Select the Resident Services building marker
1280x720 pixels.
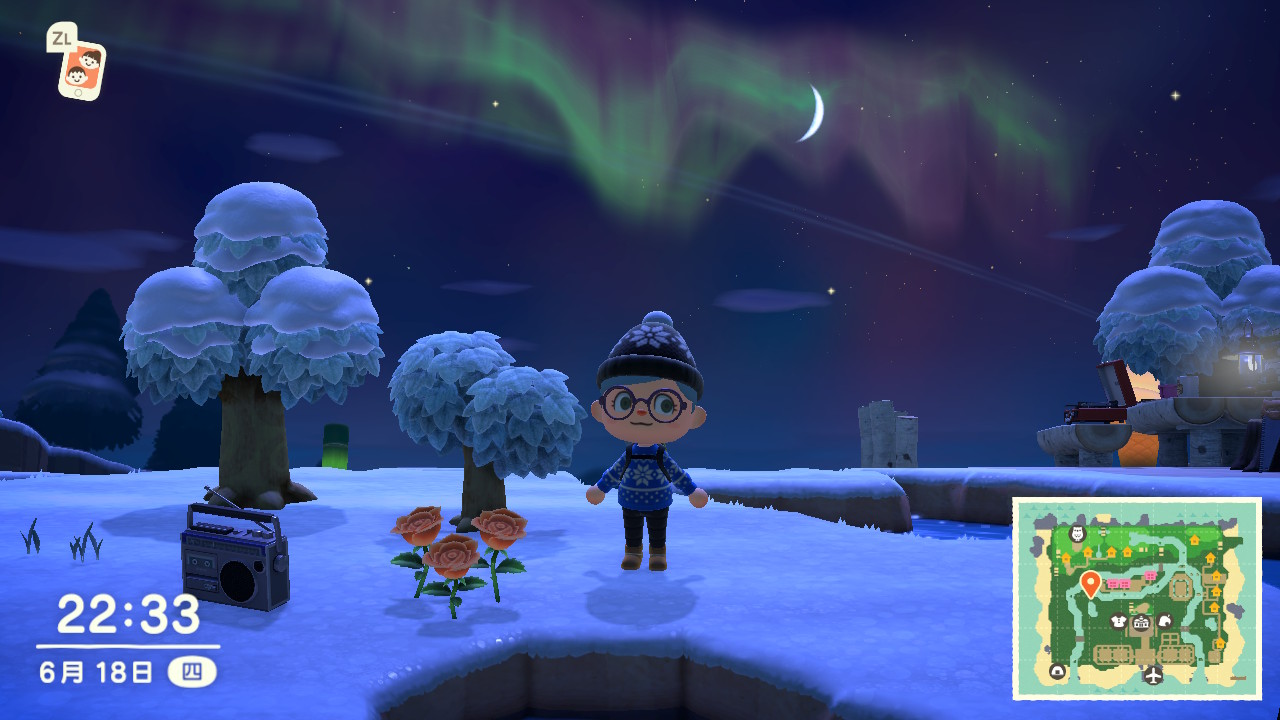point(1141,622)
